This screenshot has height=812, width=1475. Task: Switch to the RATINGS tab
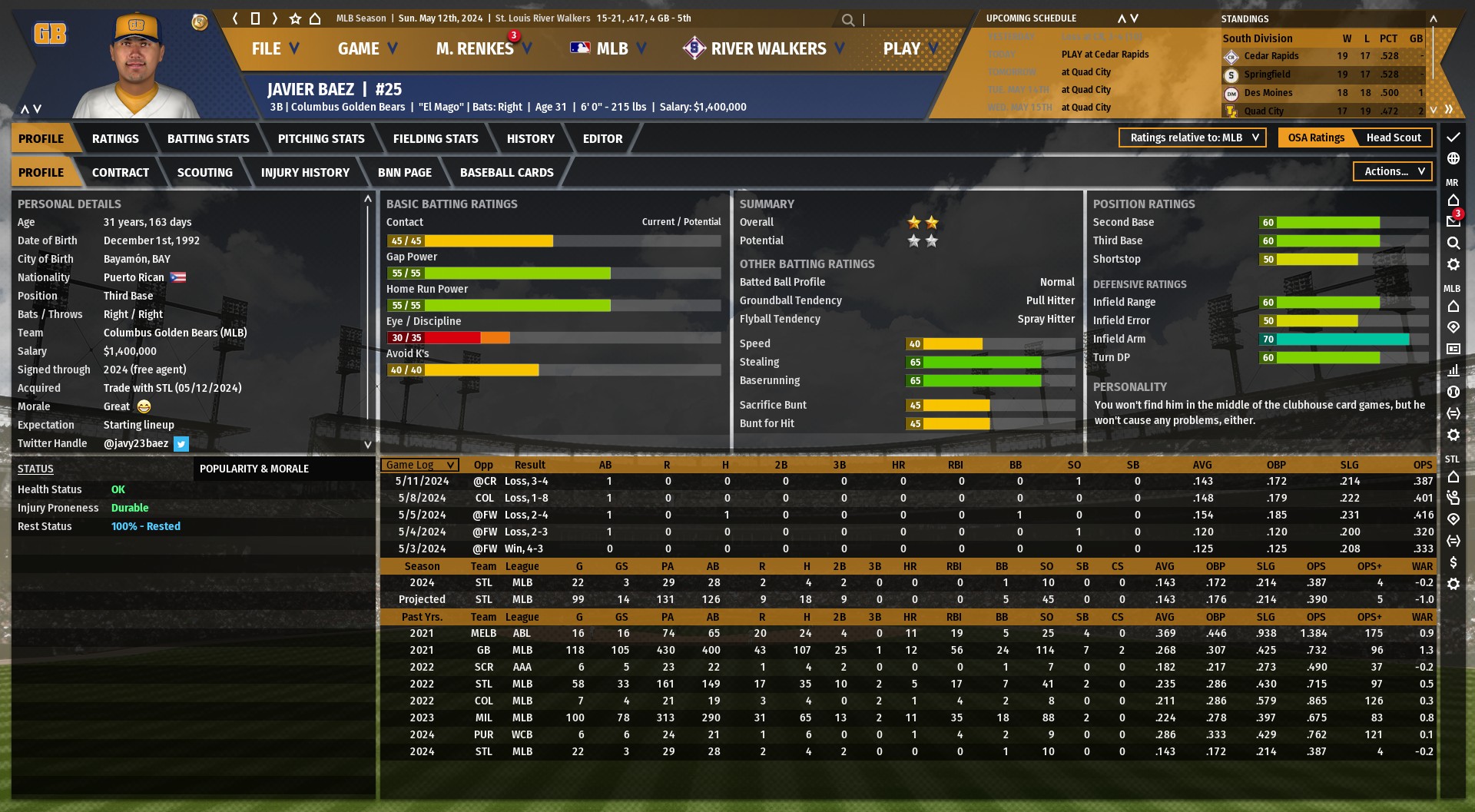tap(115, 139)
